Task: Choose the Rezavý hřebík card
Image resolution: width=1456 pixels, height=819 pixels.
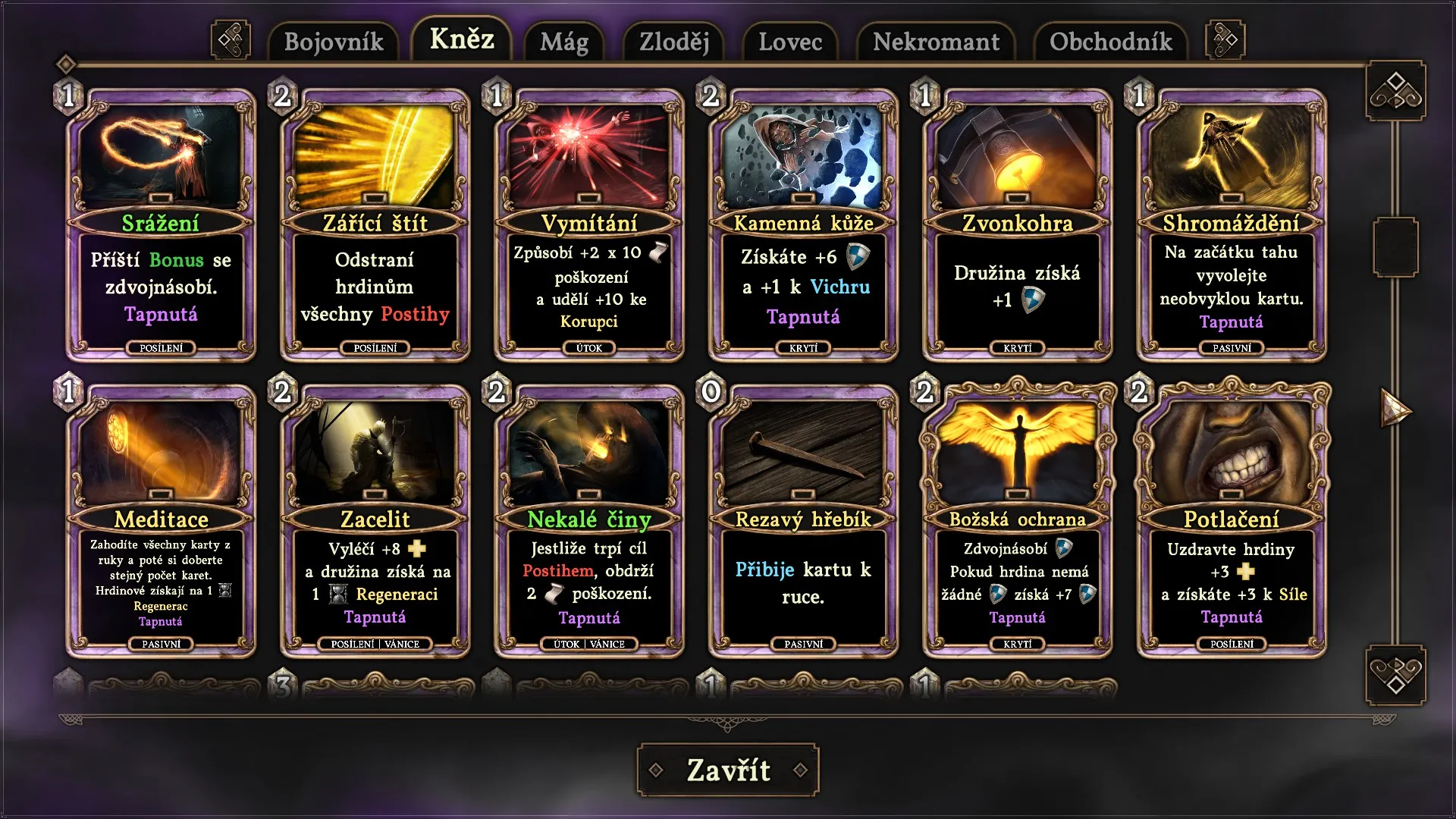Action: (803, 521)
